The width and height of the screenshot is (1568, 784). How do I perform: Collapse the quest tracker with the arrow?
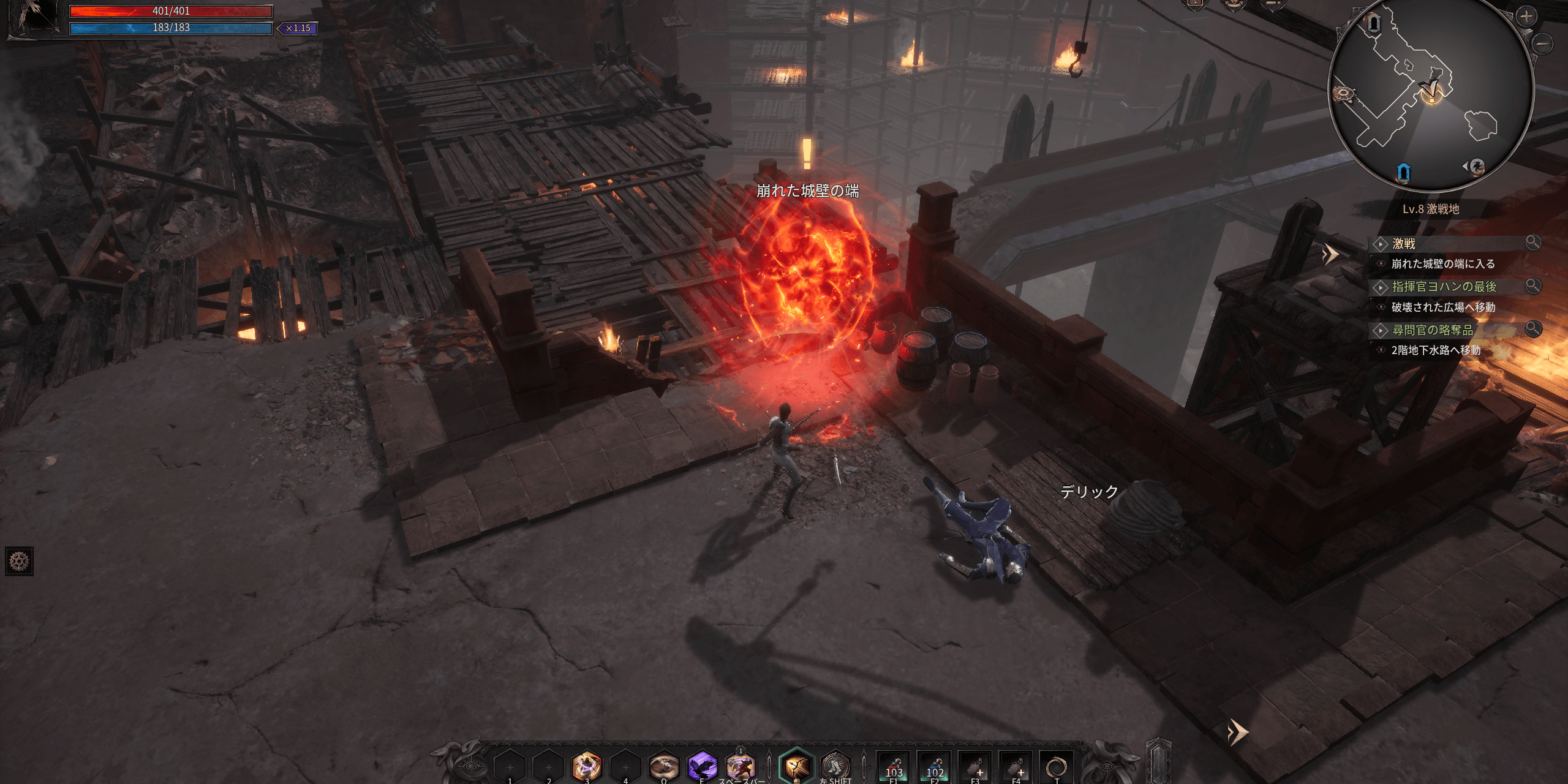(x=1330, y=254)
